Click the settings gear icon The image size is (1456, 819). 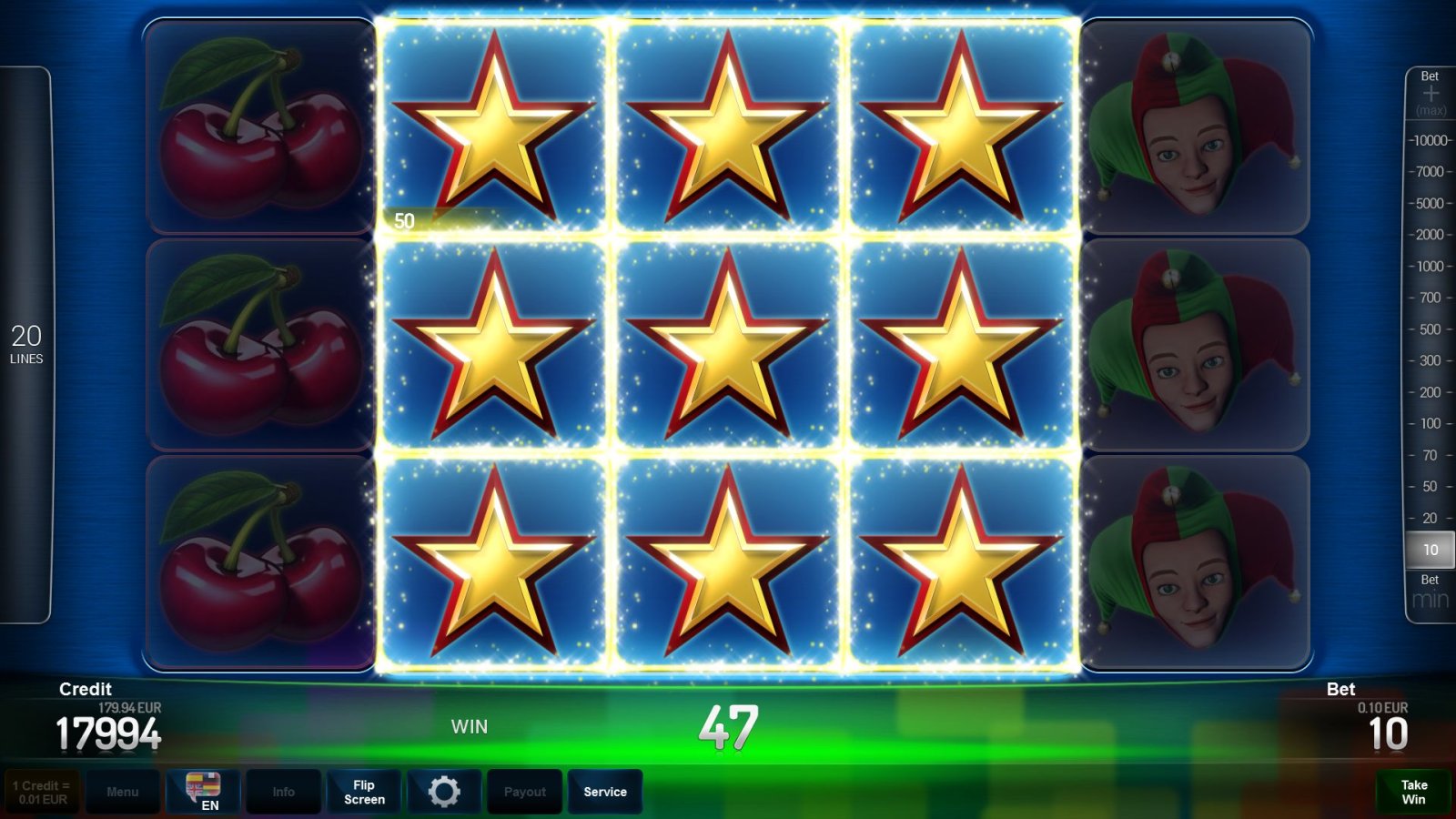coord(444,791)
